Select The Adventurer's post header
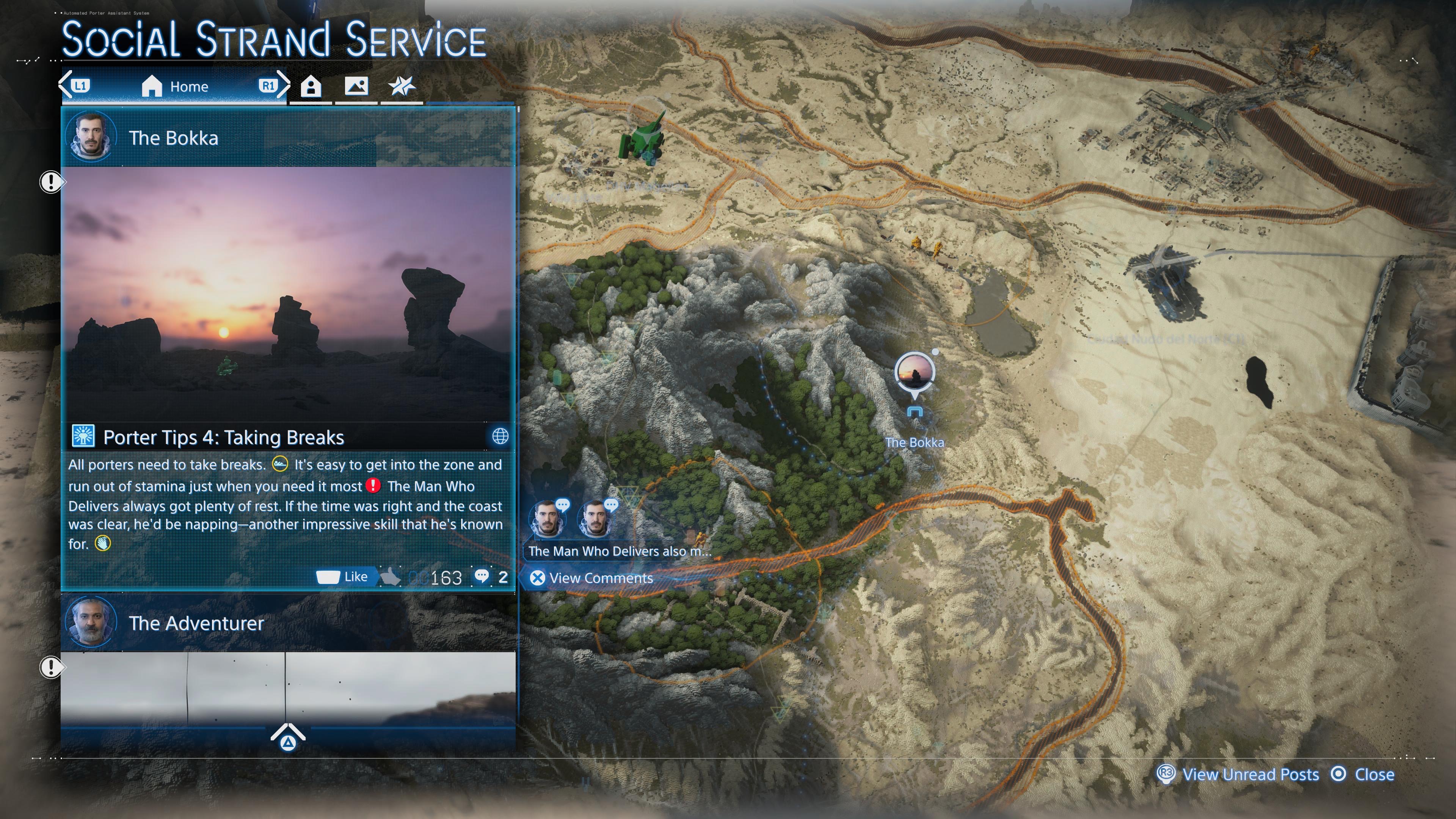The width and height of the screenshot is (1456, 819). (x=288, y=623)
